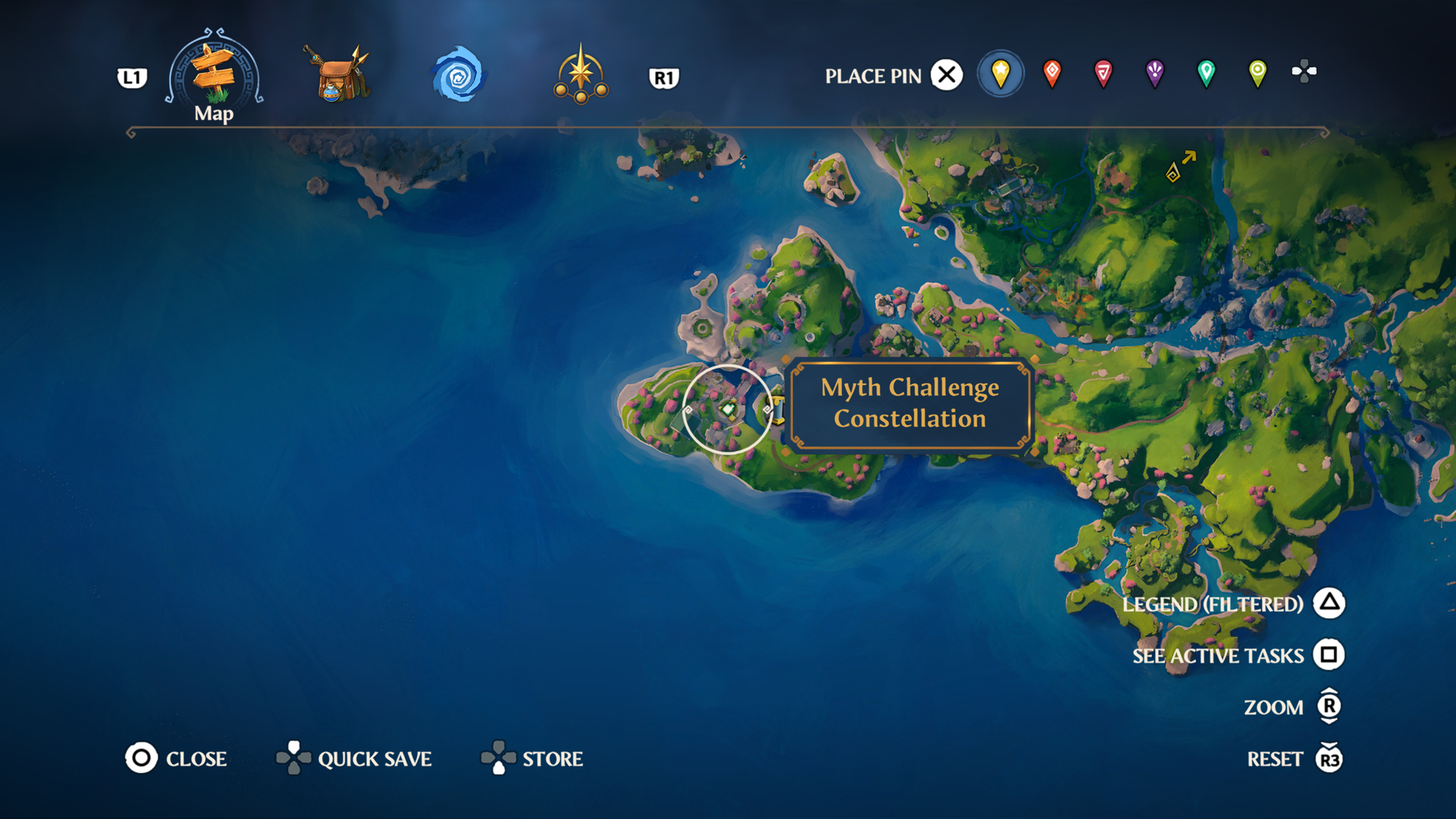Pick the purple pin marker
This screenshot has width=1456, height=819.
pyautogui.click(x=1154, y=74)
